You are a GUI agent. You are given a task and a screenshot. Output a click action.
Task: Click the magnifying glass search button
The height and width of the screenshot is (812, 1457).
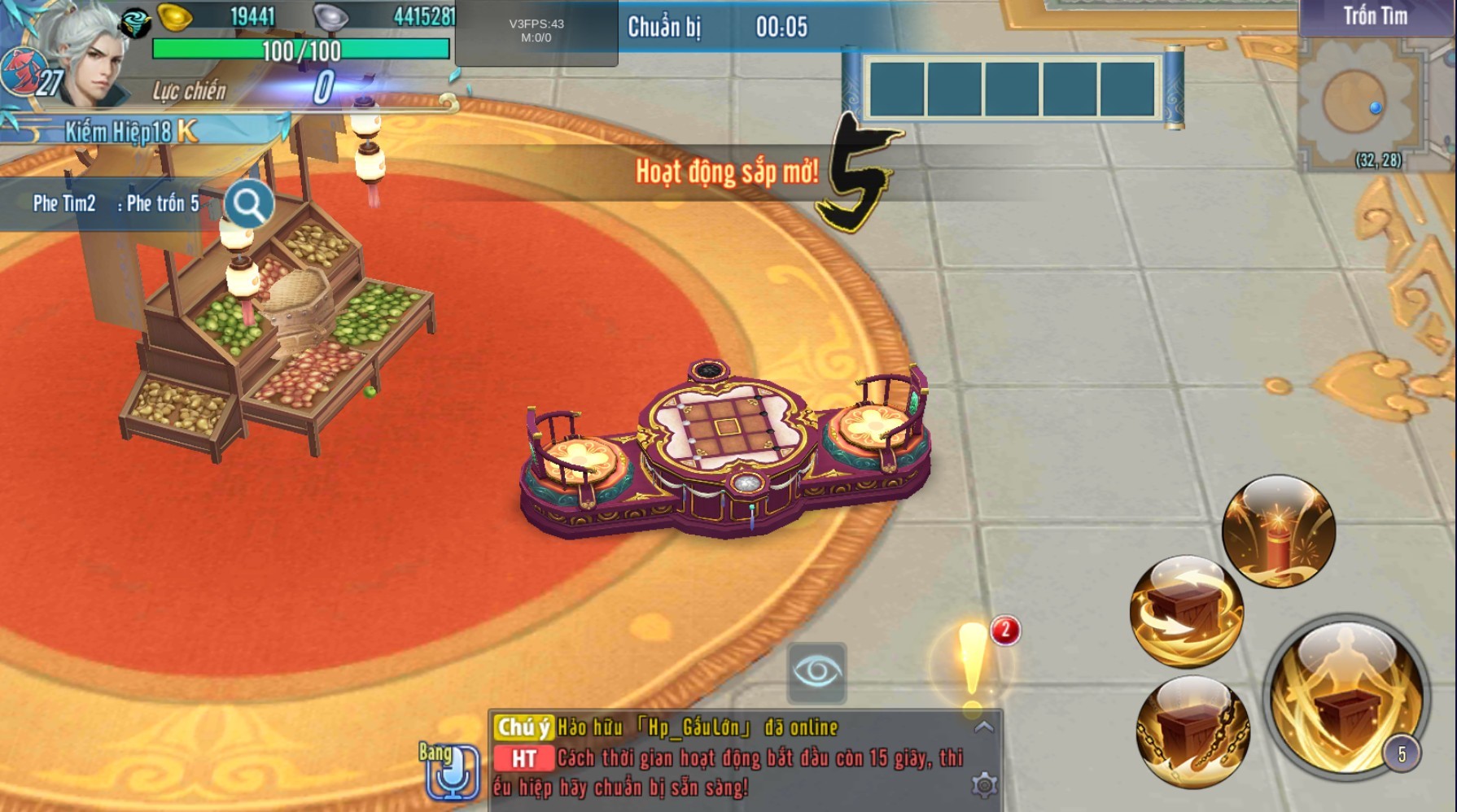pos(248,204)
